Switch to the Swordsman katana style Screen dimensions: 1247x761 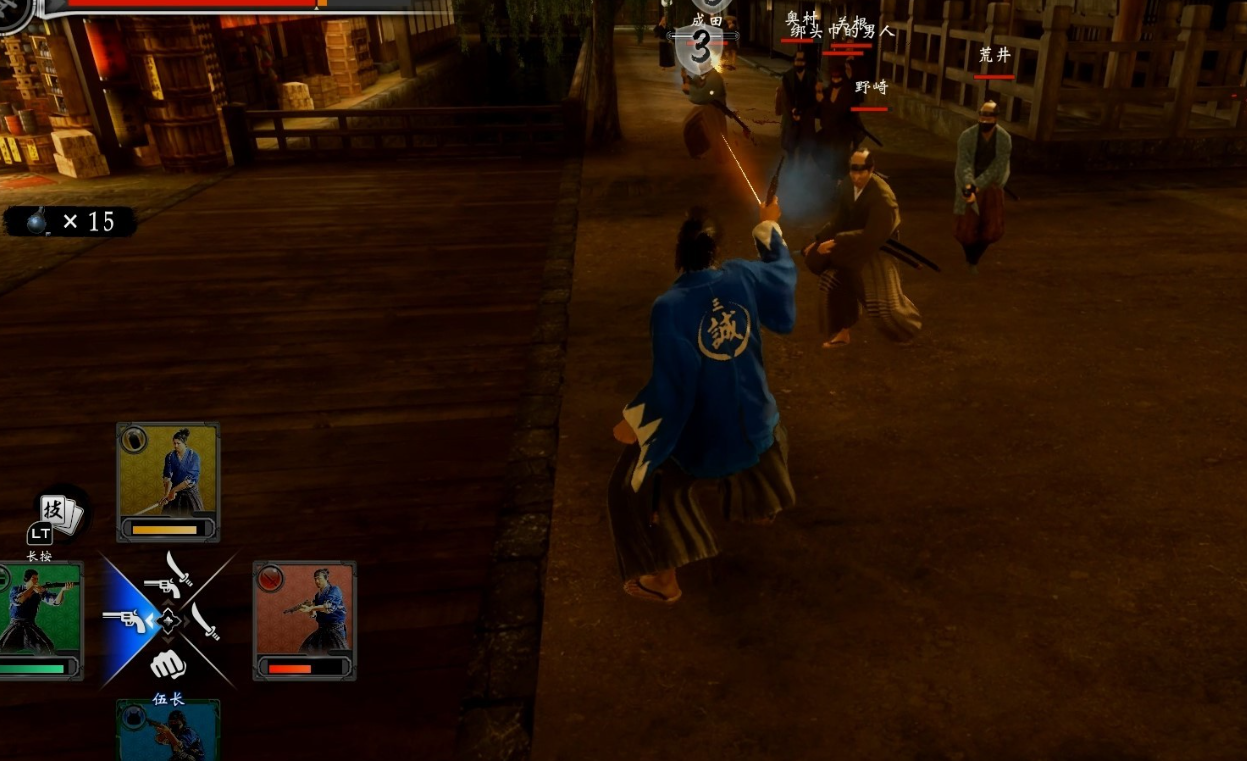click(206, 621)
